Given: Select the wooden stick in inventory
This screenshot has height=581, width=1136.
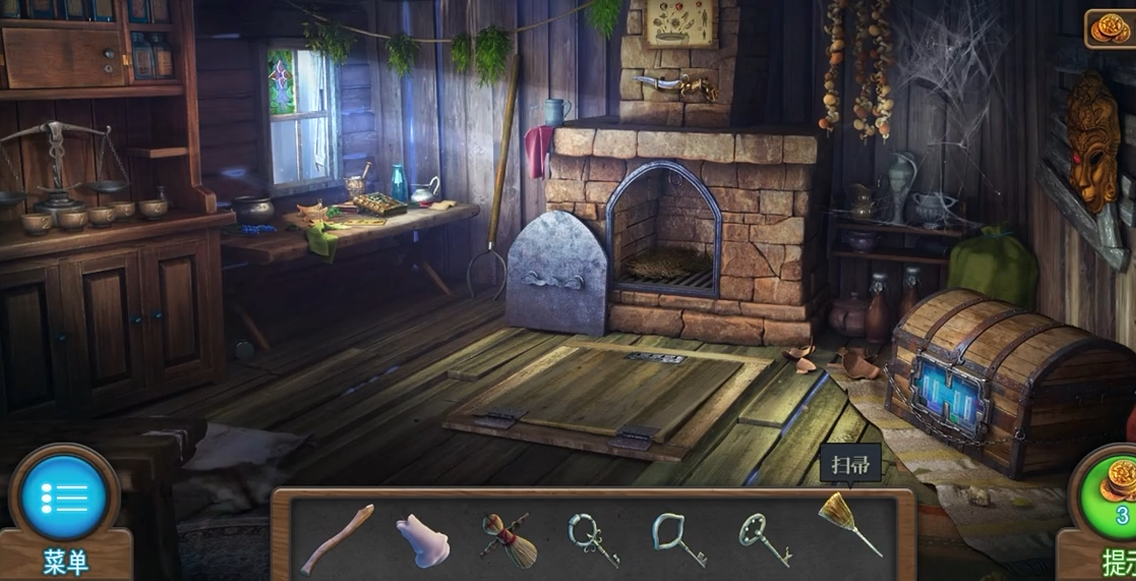Looking at the screenshot, I should click(337, 539).
